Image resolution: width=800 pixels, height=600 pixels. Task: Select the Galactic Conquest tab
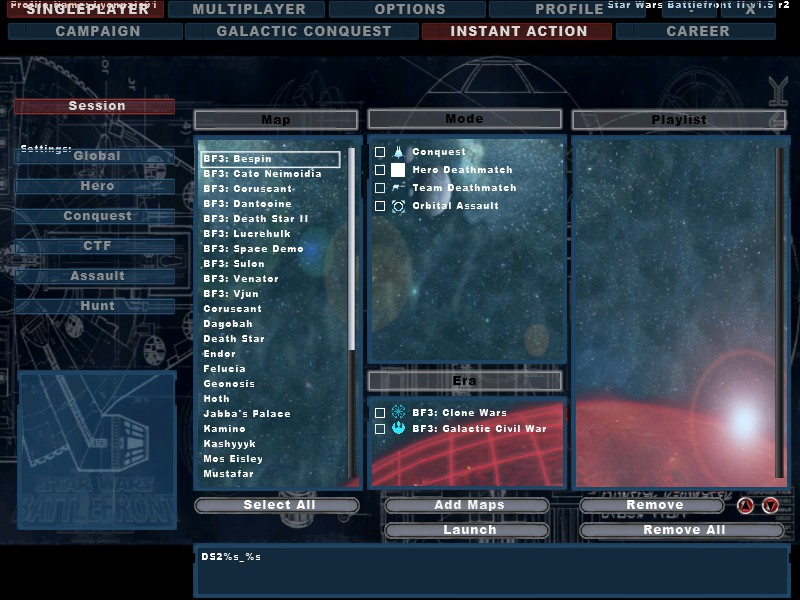tap(304, 31)
